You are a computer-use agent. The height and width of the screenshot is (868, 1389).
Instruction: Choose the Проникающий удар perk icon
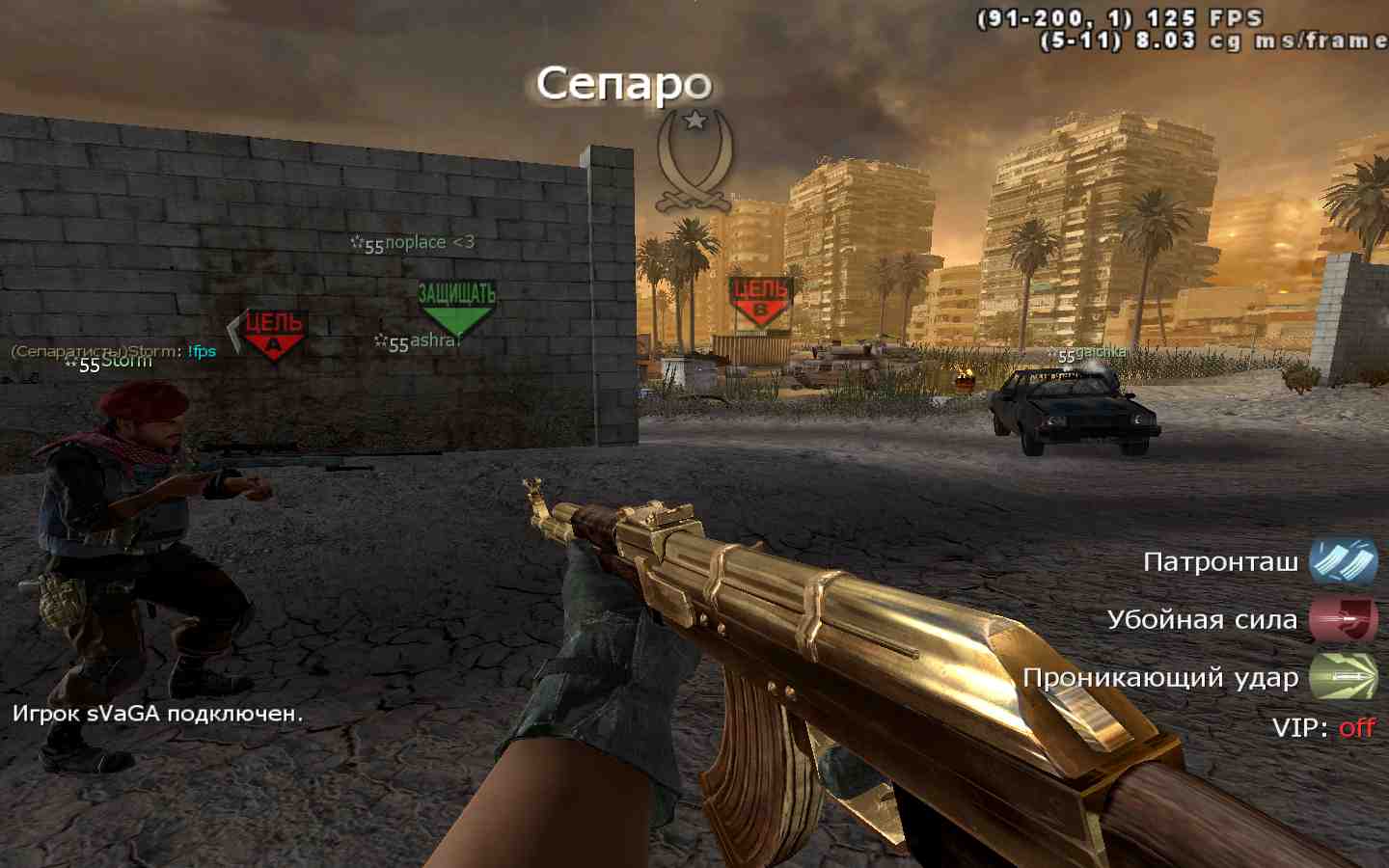pyautogui.click(x=1344, y=677)
